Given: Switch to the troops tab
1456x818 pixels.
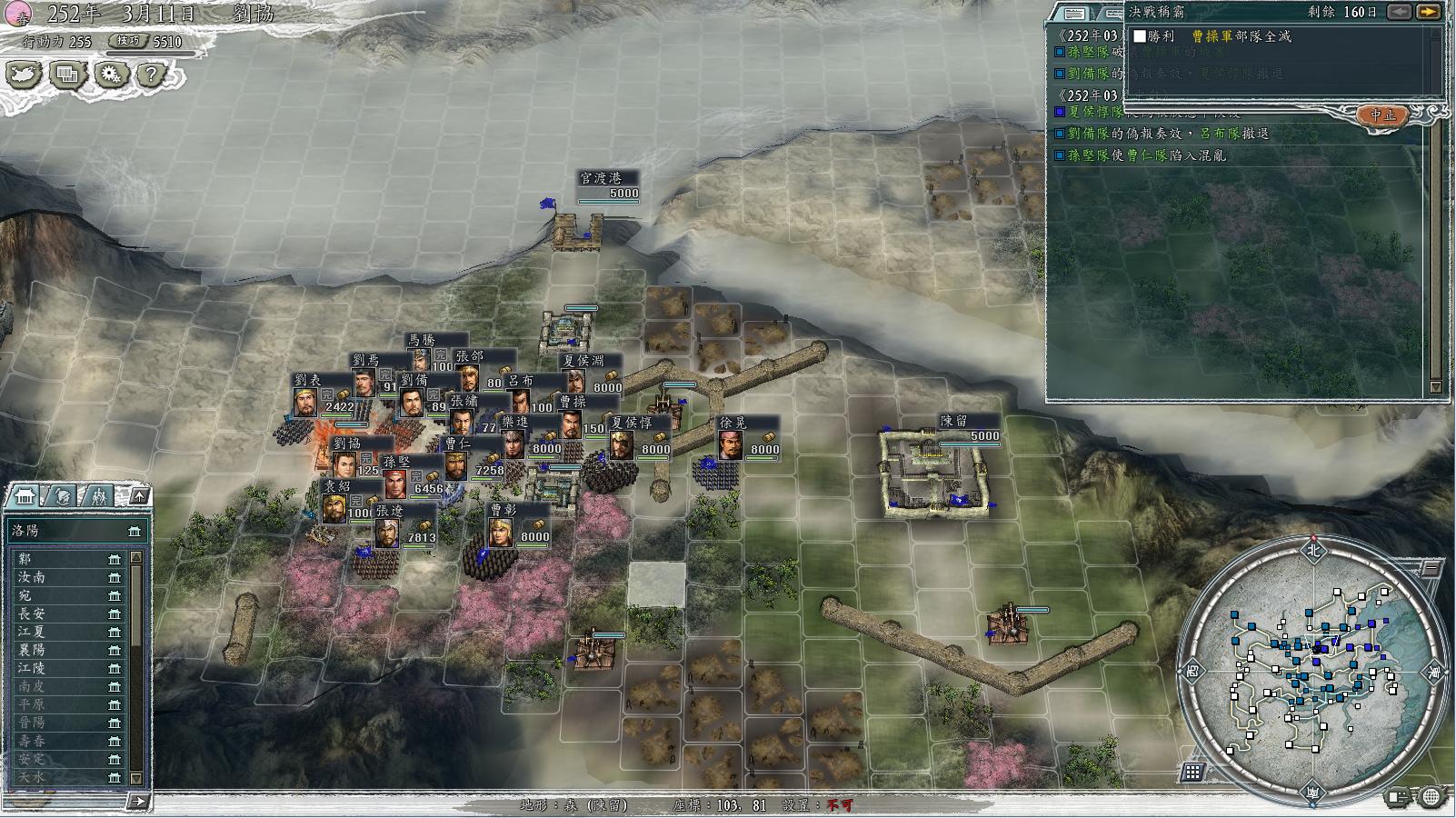Looking at the screenshot, I should [98, 495].
